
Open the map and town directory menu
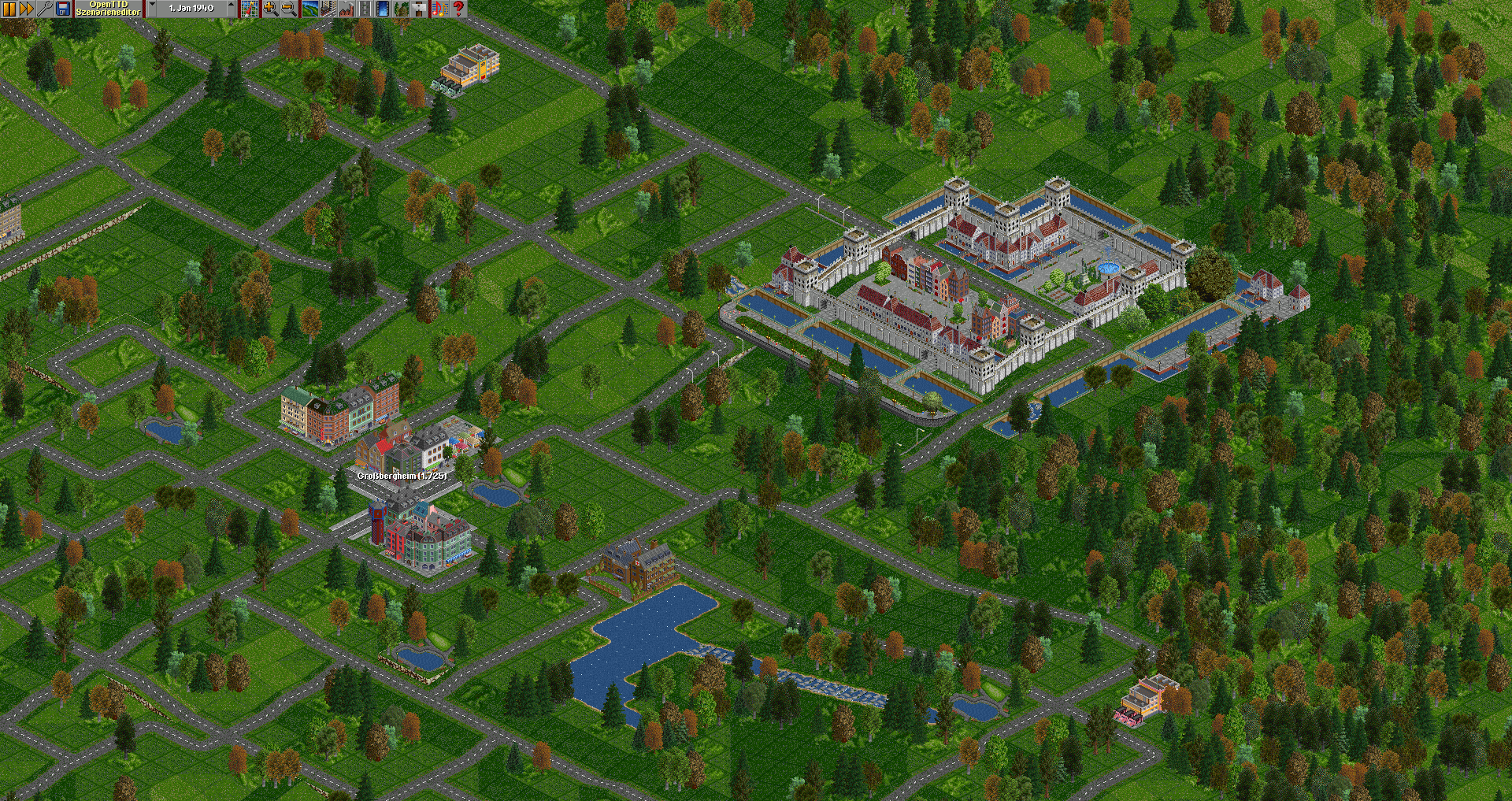click(x=250, y=9)
